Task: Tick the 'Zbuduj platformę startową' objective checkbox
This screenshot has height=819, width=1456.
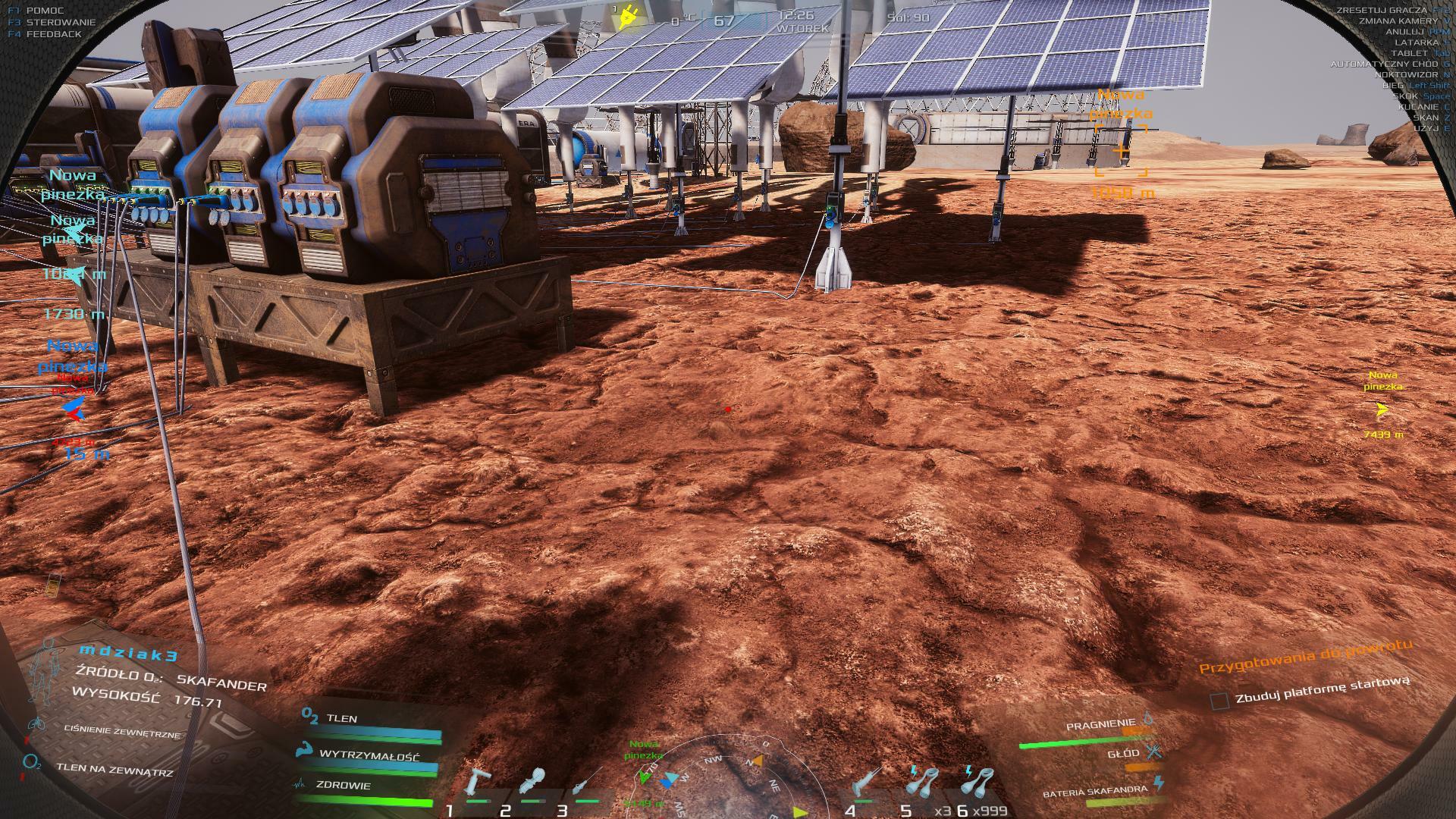Action: click(1219, 701)
